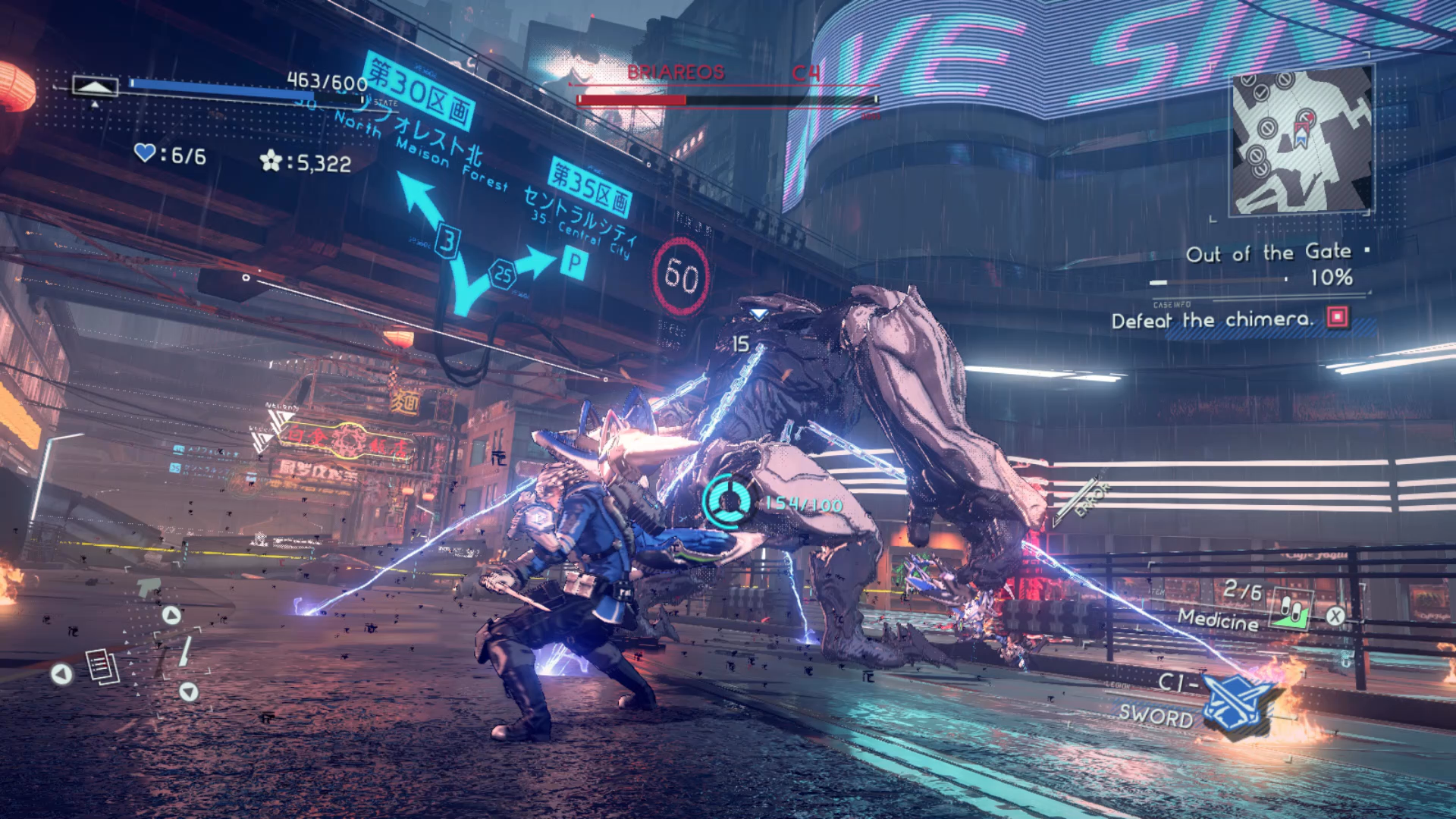Switch to the pistol weapon icon

pos(149,588)
